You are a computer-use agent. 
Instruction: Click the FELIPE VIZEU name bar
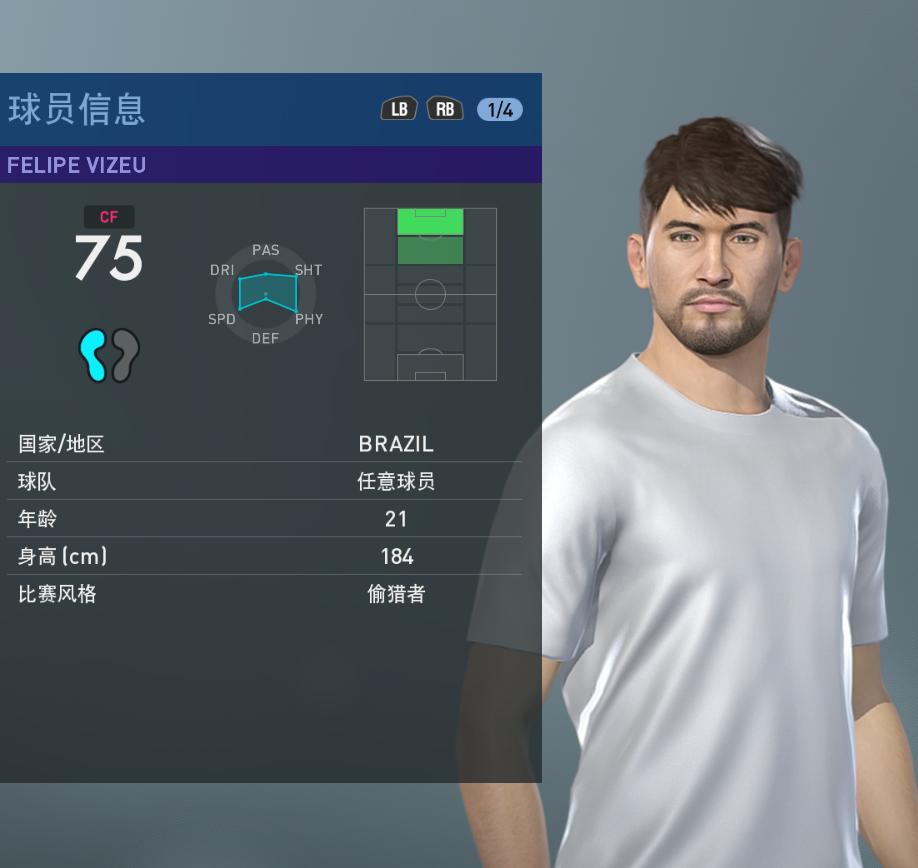click(270, 165)
